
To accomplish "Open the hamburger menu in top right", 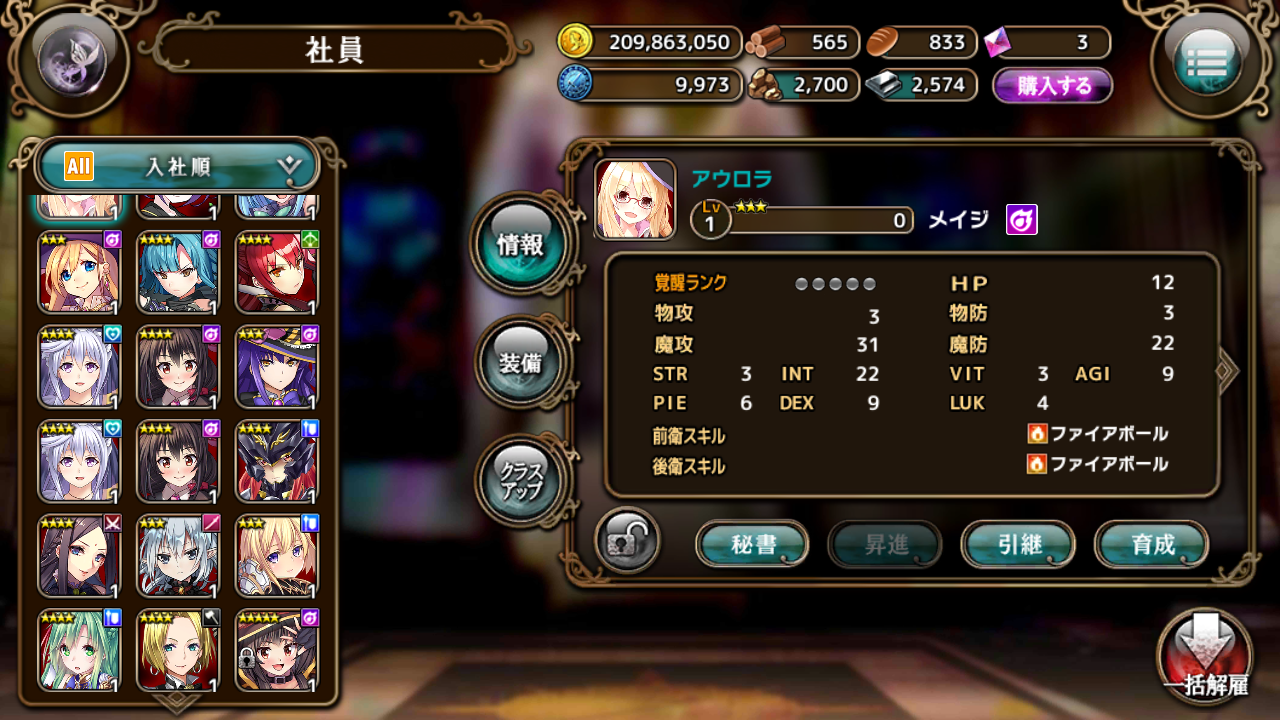I will (x=1210, y=60).
